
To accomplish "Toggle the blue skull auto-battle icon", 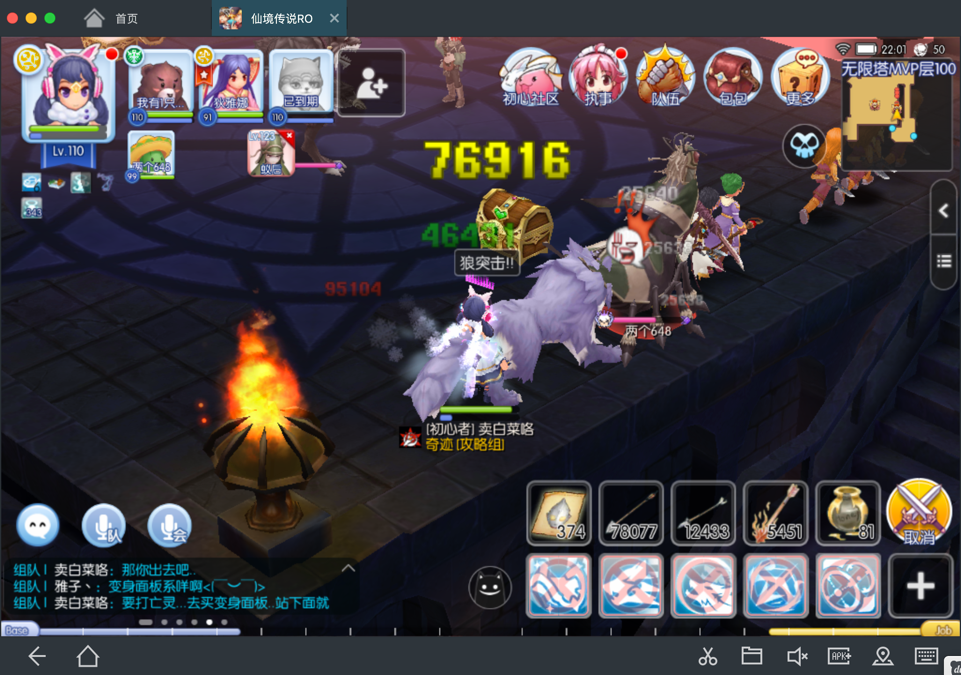I will click(x=804, y=147).
